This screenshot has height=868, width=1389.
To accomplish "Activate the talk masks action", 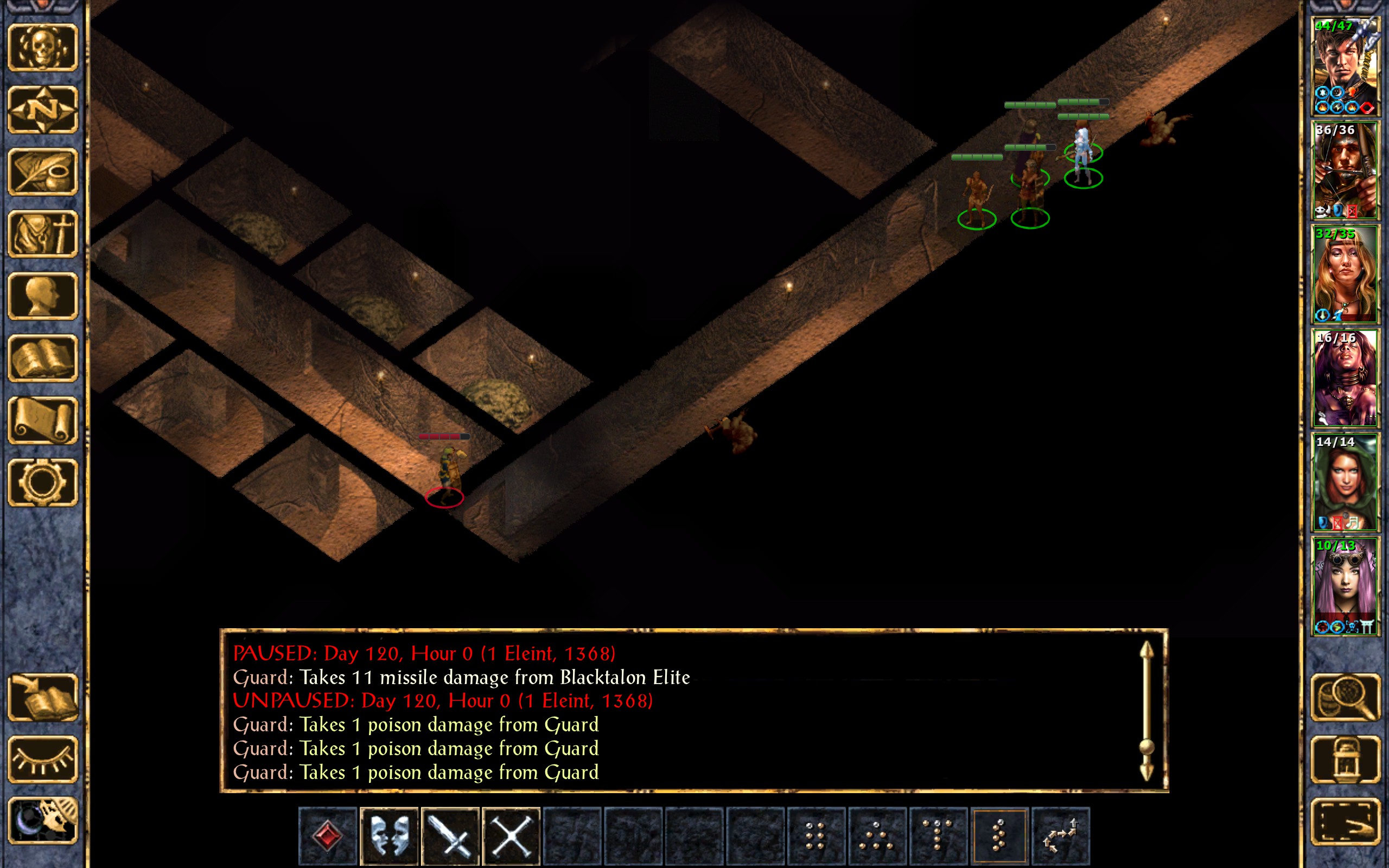I will (389, 835).
